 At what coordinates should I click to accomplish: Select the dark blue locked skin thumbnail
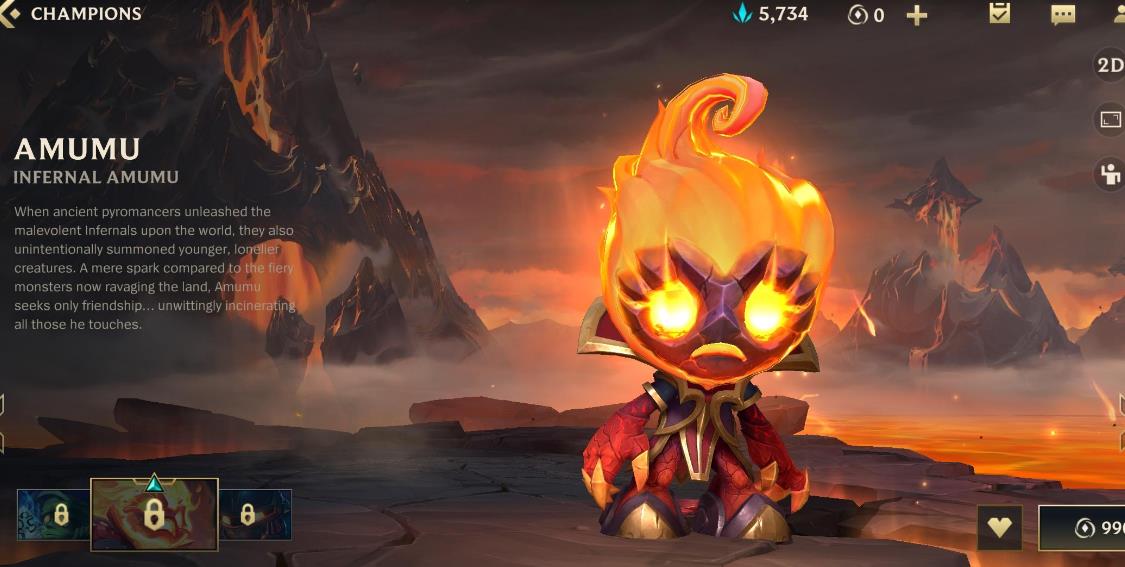click(255, 514)
